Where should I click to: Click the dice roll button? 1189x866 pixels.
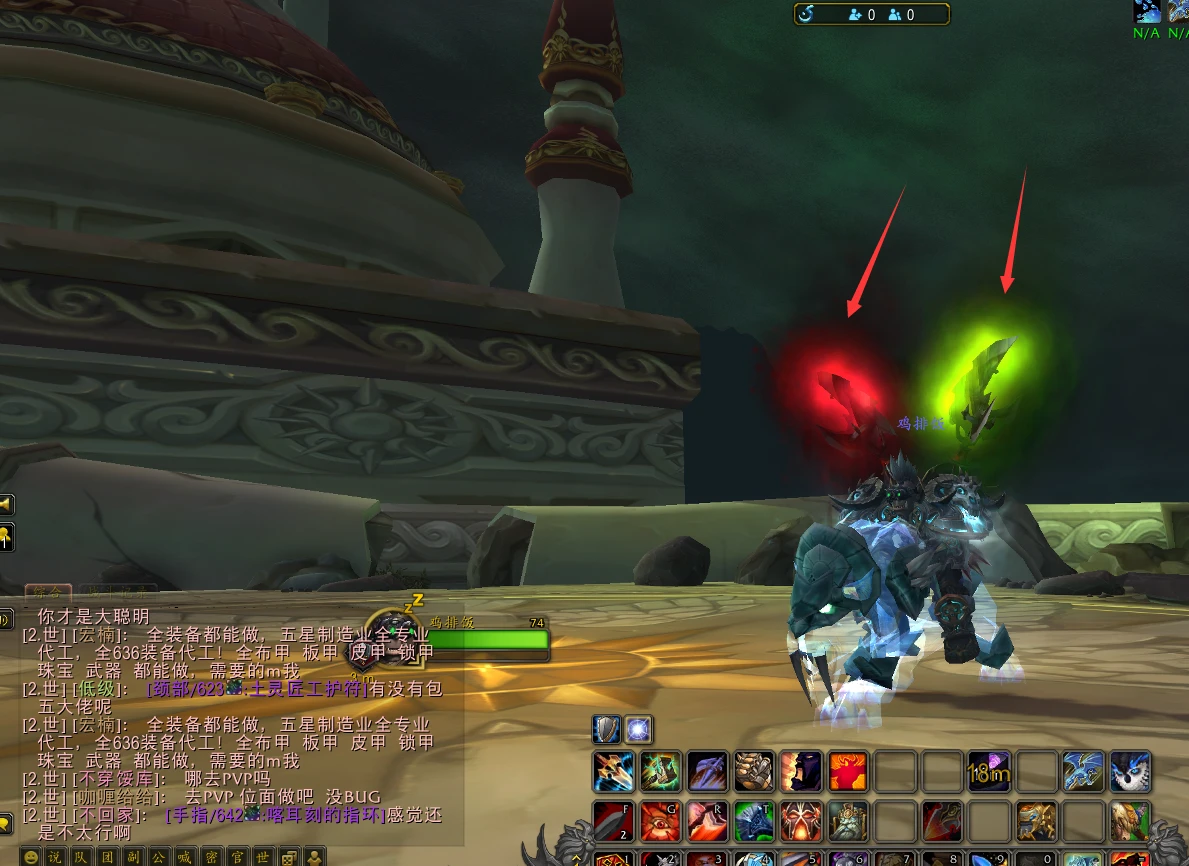tap(289, 857)
